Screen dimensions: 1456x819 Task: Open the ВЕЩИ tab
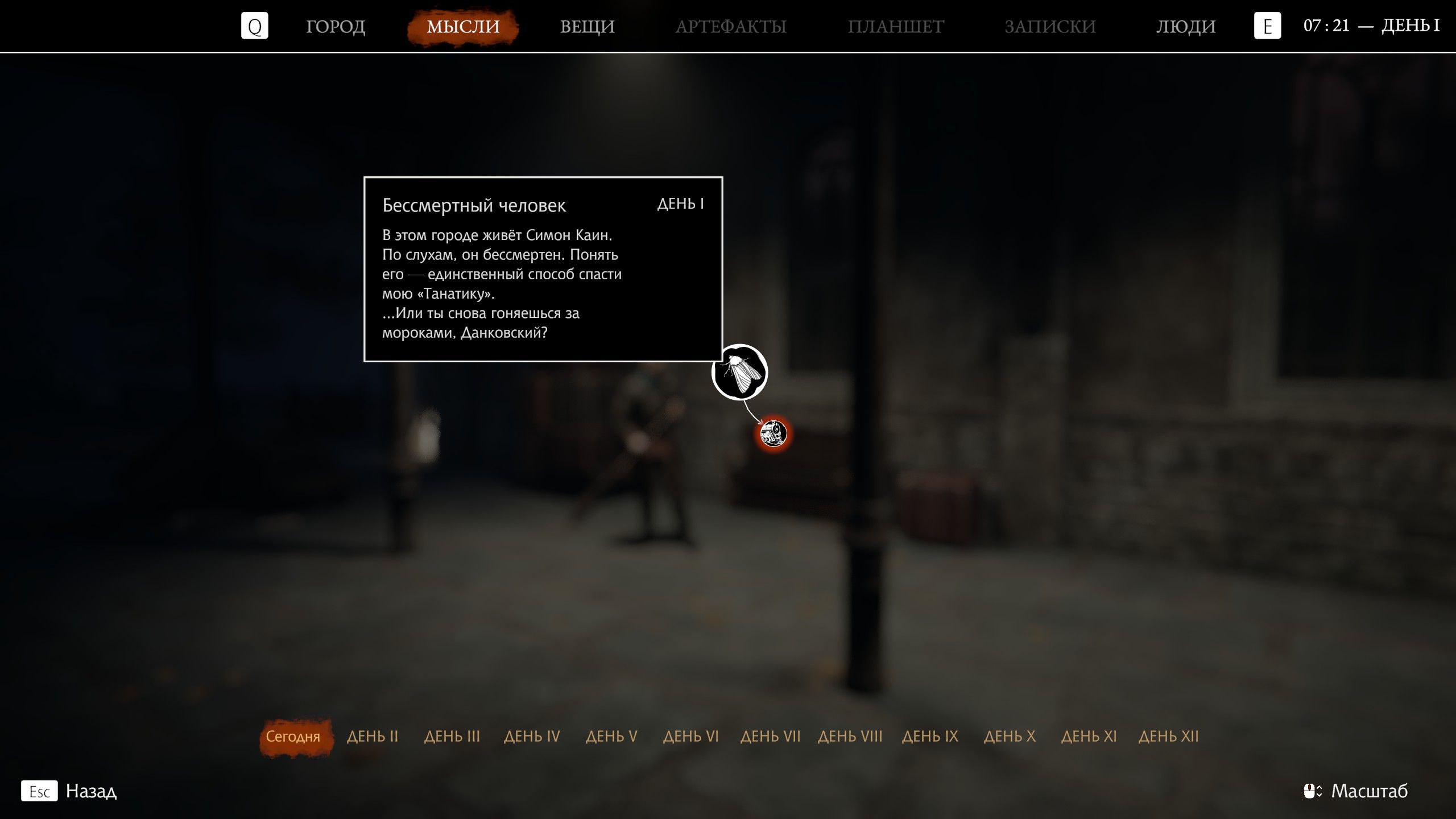[588, 26]
